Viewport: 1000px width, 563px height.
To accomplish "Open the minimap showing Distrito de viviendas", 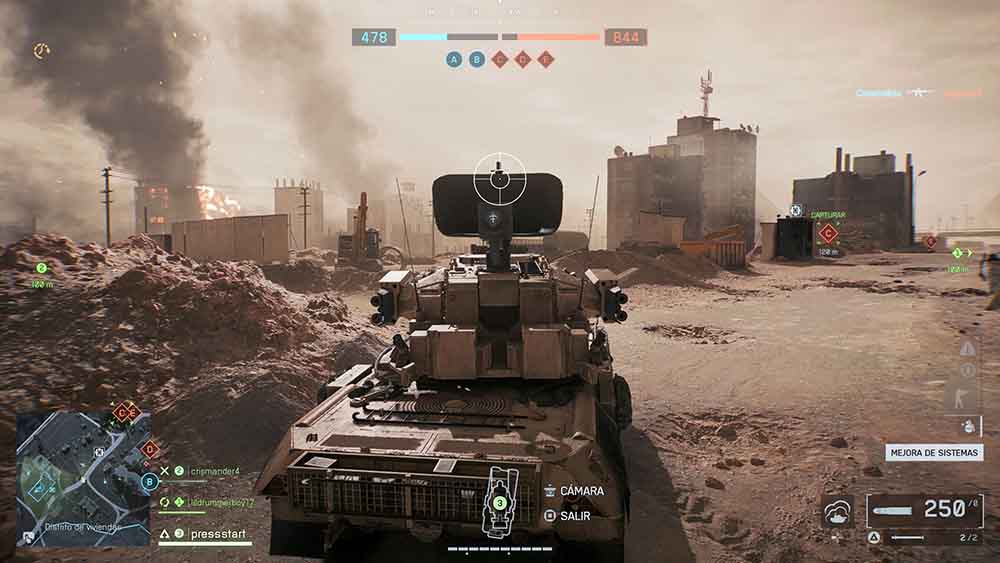I will [83, 478].
